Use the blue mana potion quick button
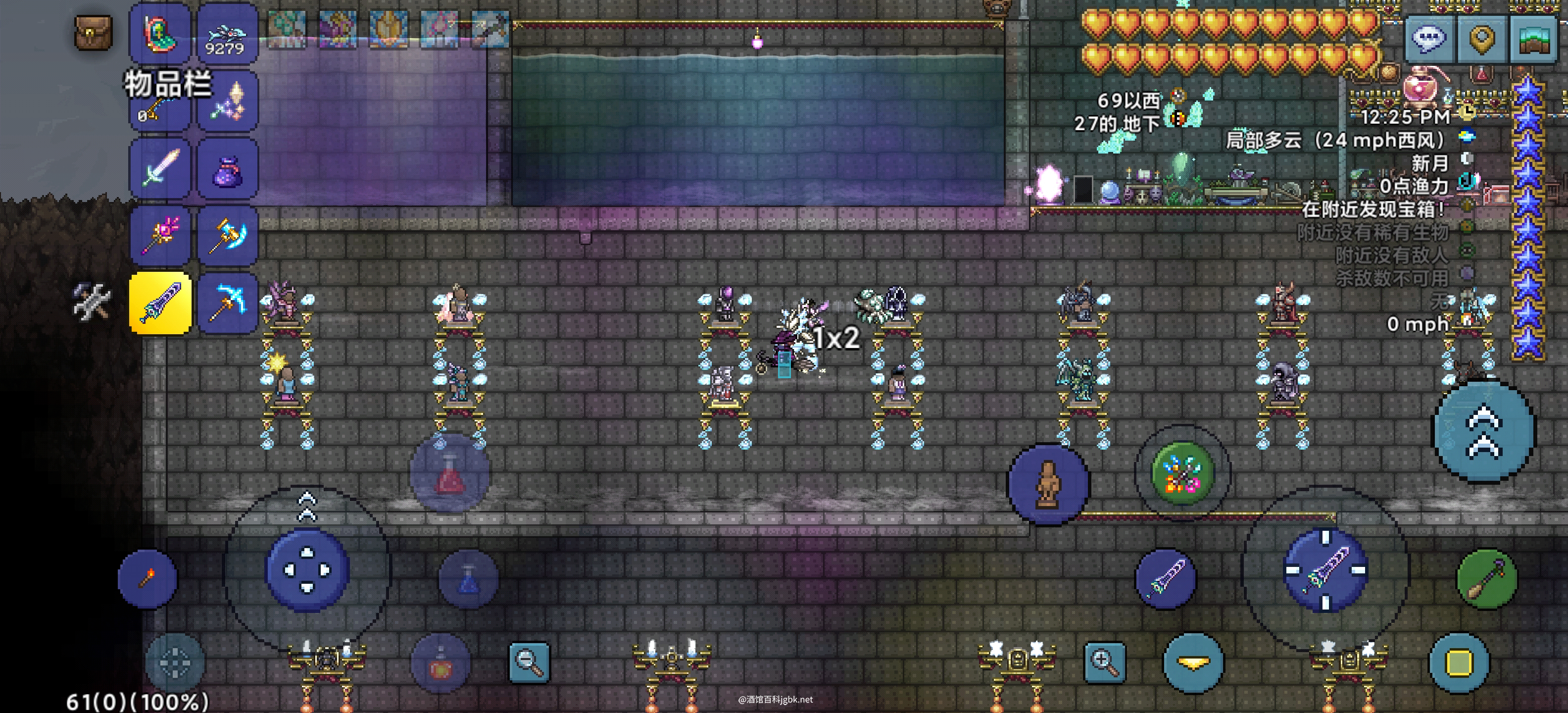 (x=468, y=578)
